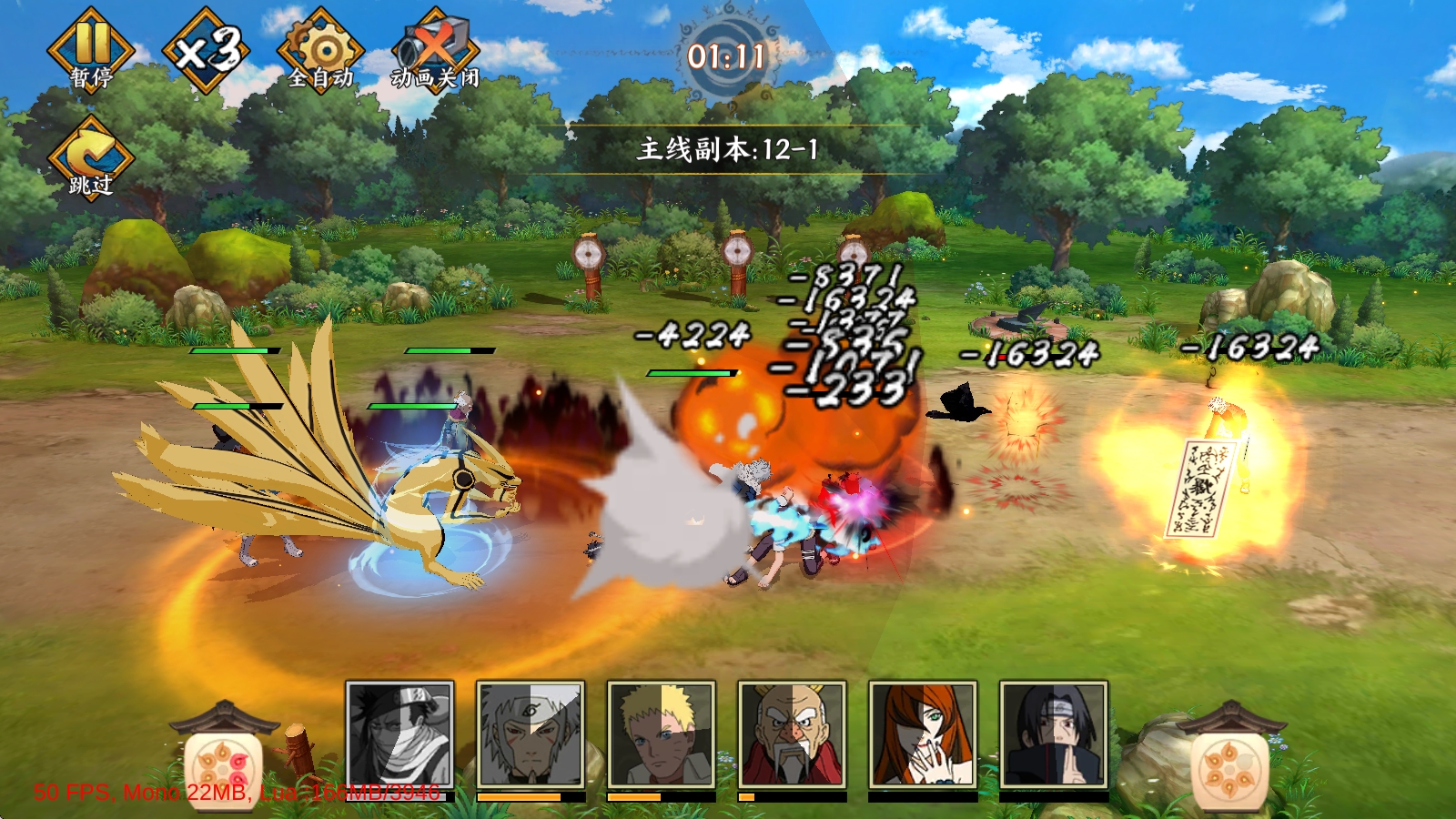
Task: Choose the blond spiky-haired ninja portrait
Action: coord(662,734)
